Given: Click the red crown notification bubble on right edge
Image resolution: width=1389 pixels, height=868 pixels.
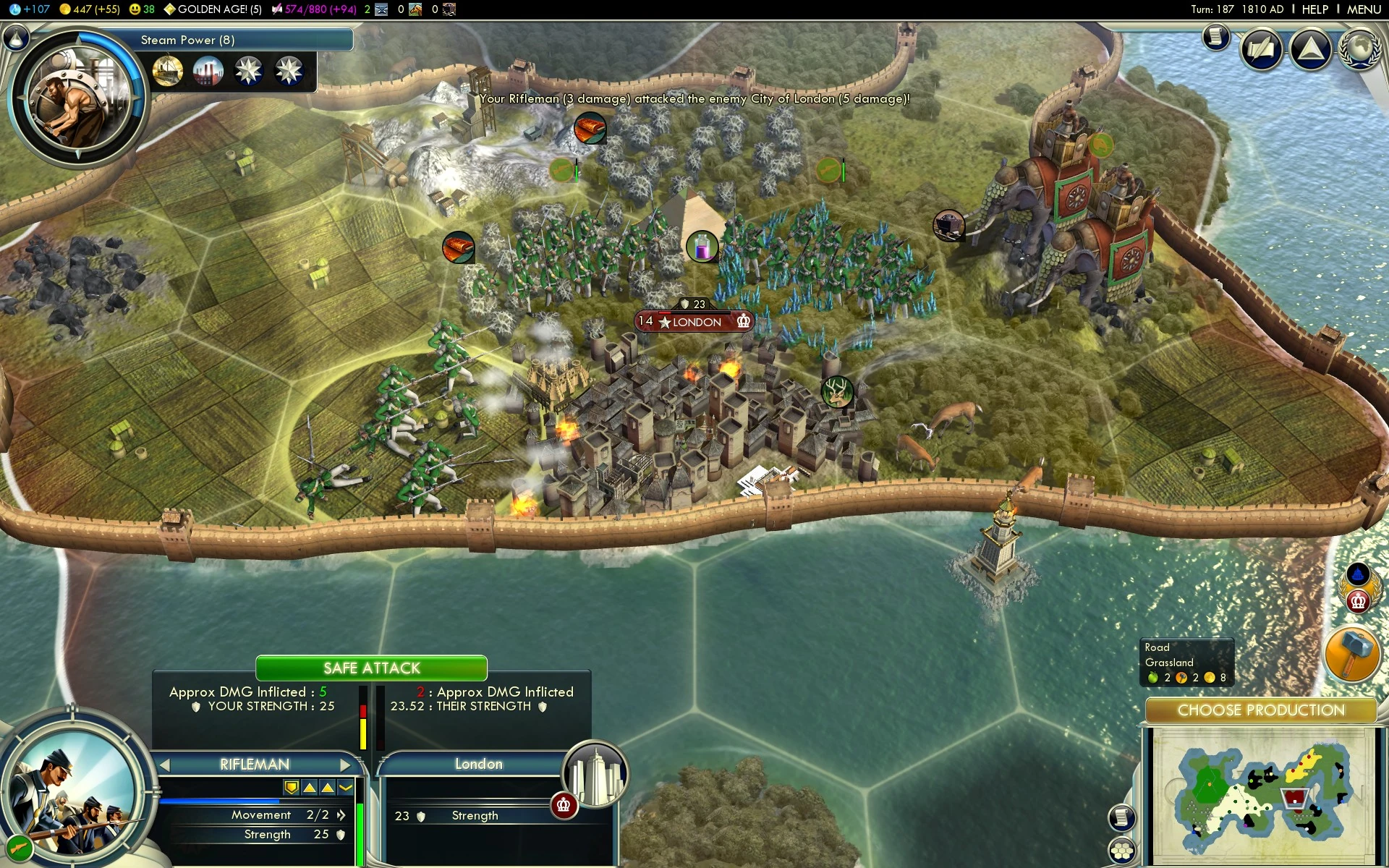Looking at the screenshot, I should 1359,600.
